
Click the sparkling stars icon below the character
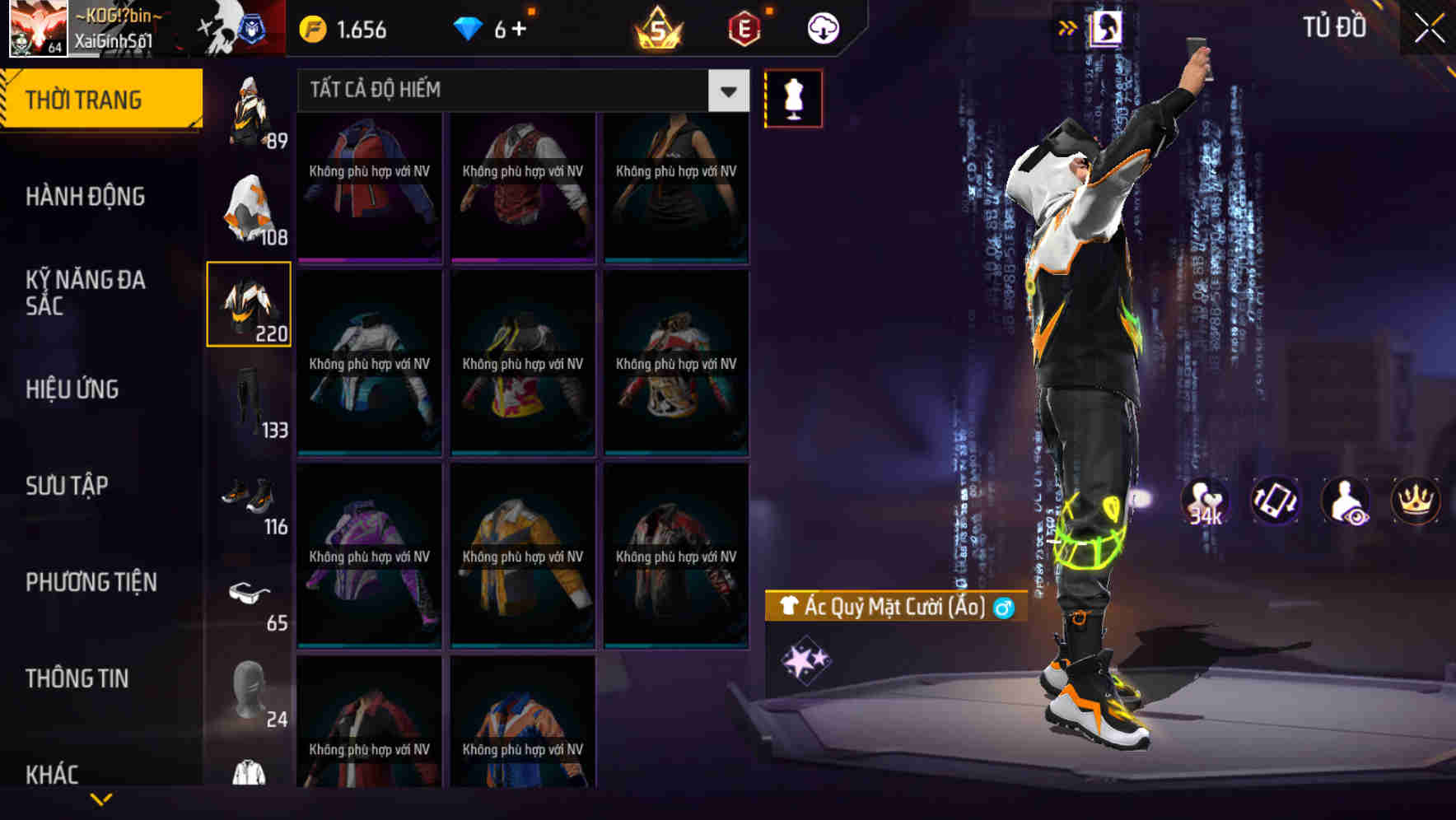805,657
